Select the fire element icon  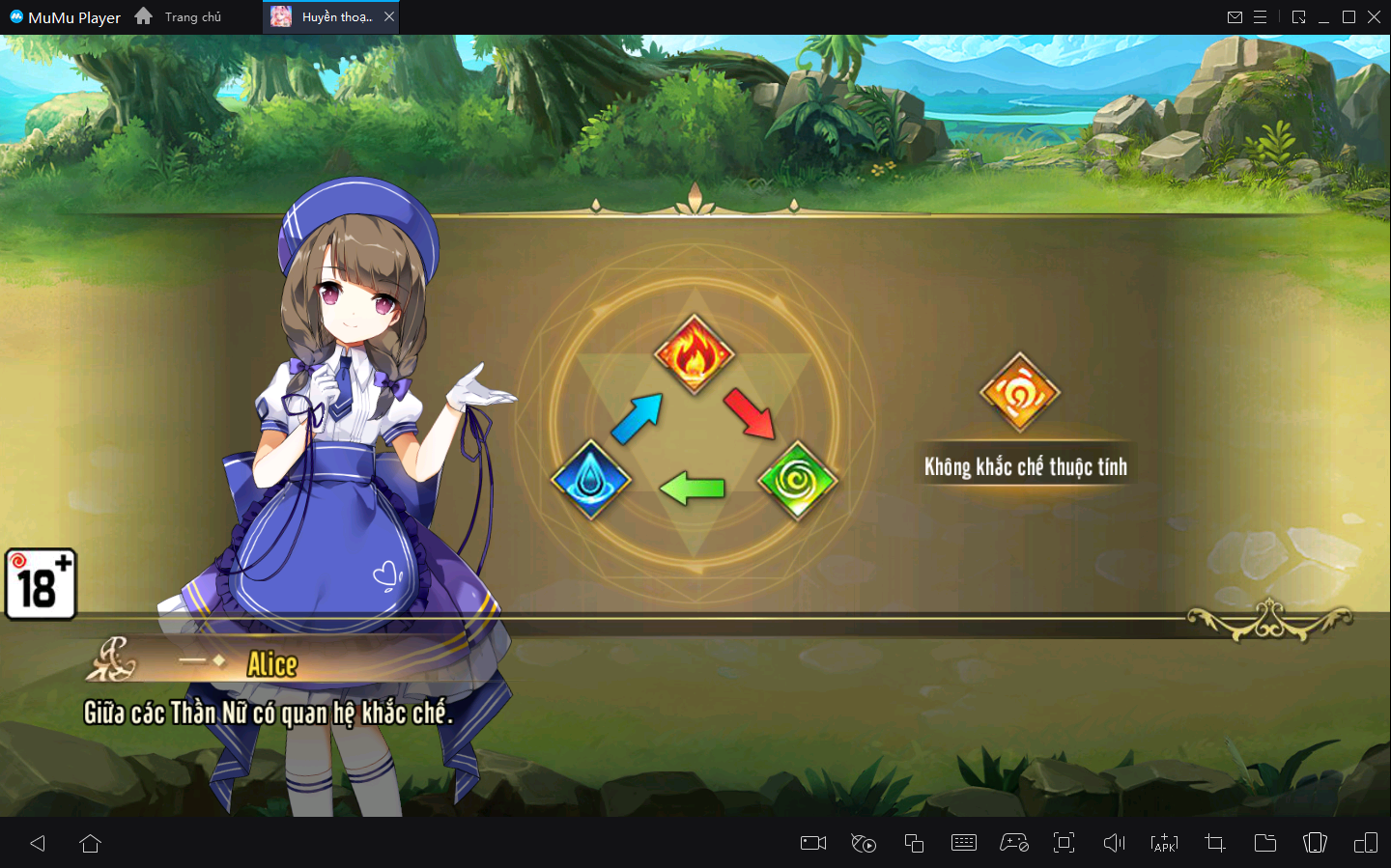(694, 354)
